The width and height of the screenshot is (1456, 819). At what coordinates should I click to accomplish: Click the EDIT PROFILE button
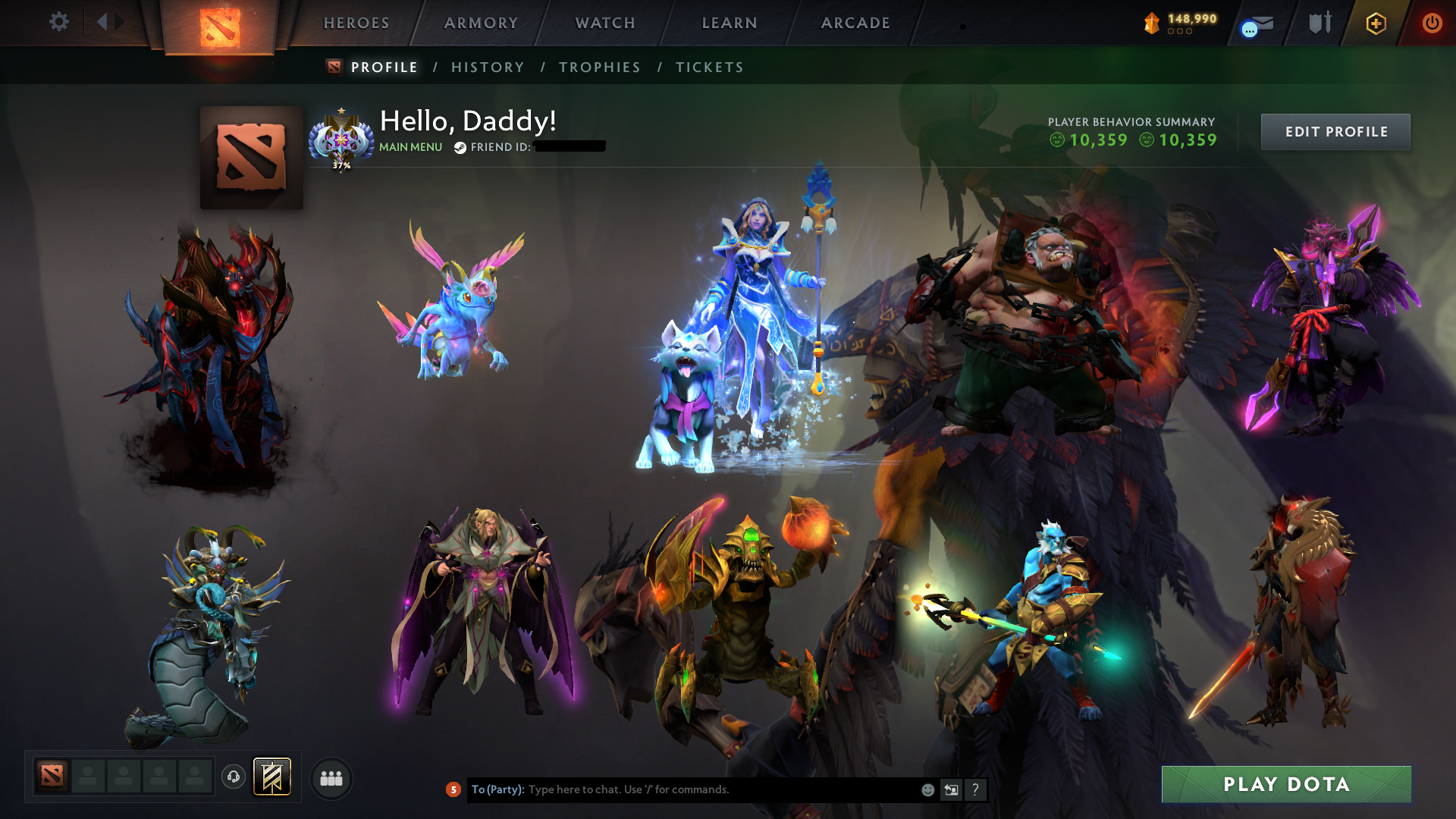[1335, 131]
